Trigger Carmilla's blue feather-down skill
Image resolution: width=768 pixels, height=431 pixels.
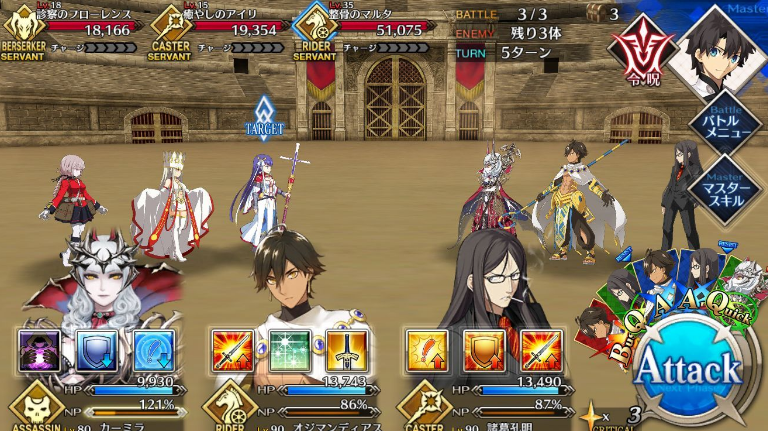[x=154, y=350]
